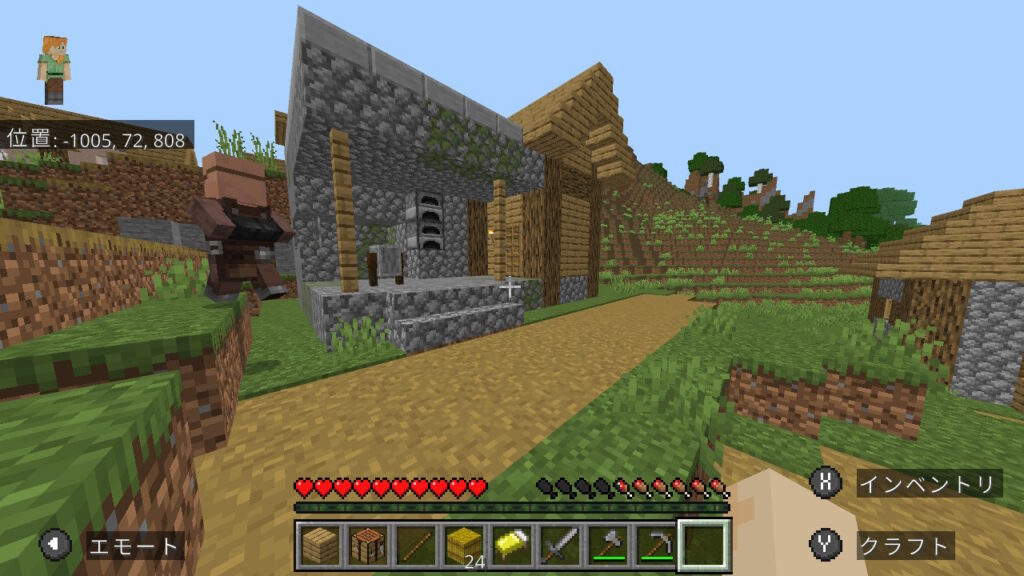Viewport: 1024px width, 576px height.
Task: Select the pickaxe hotbar slot
Action: [656, 546]
